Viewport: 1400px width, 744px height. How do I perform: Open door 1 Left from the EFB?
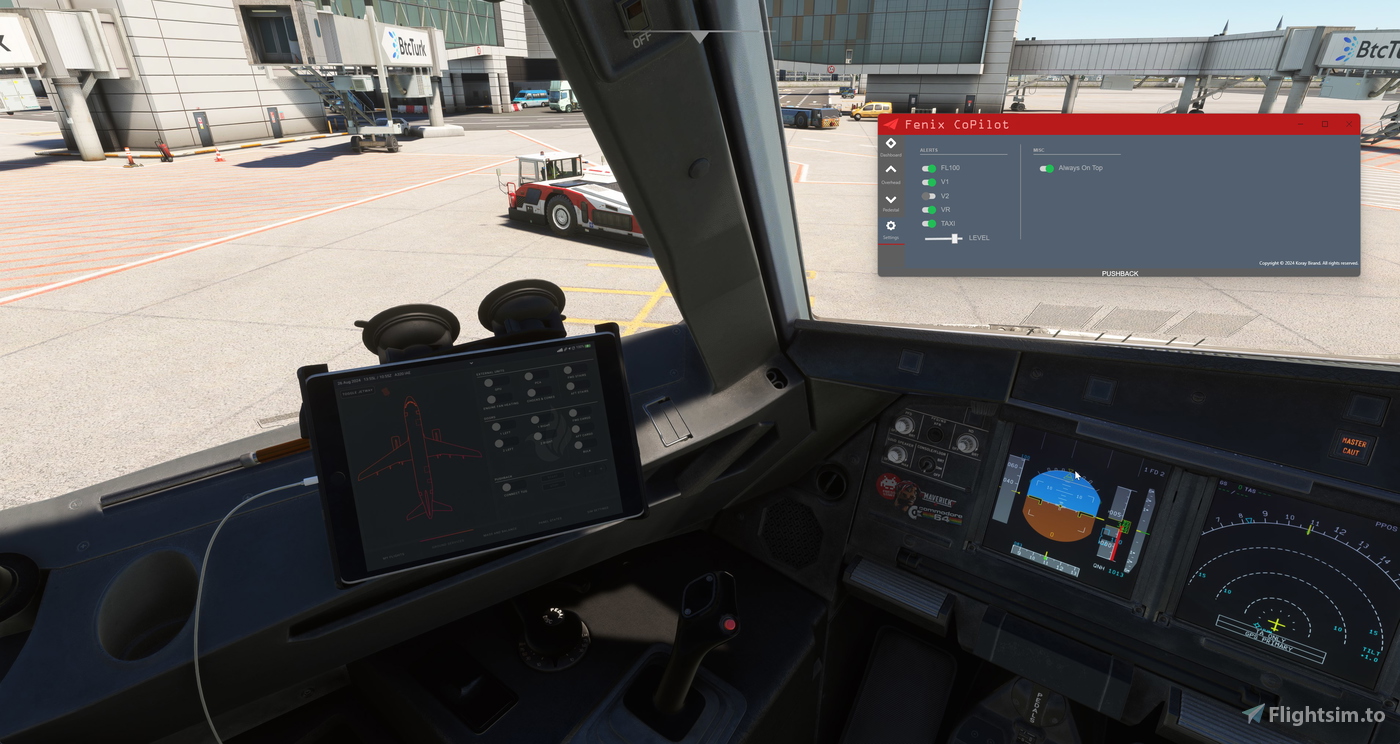click(x=497, y=426)
